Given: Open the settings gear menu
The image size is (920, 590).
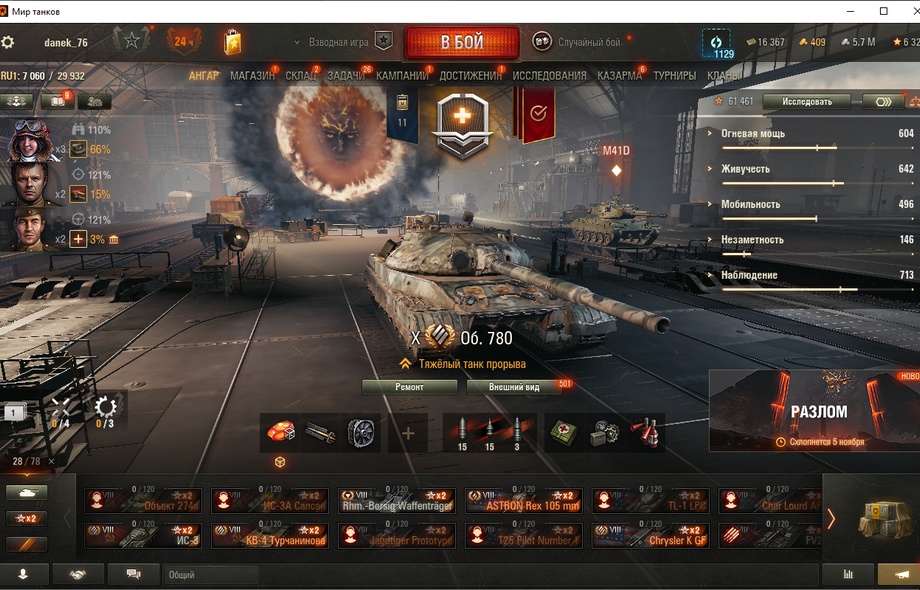Looking at the screenshot, I should pyautogui.click(x=8, y=43).
